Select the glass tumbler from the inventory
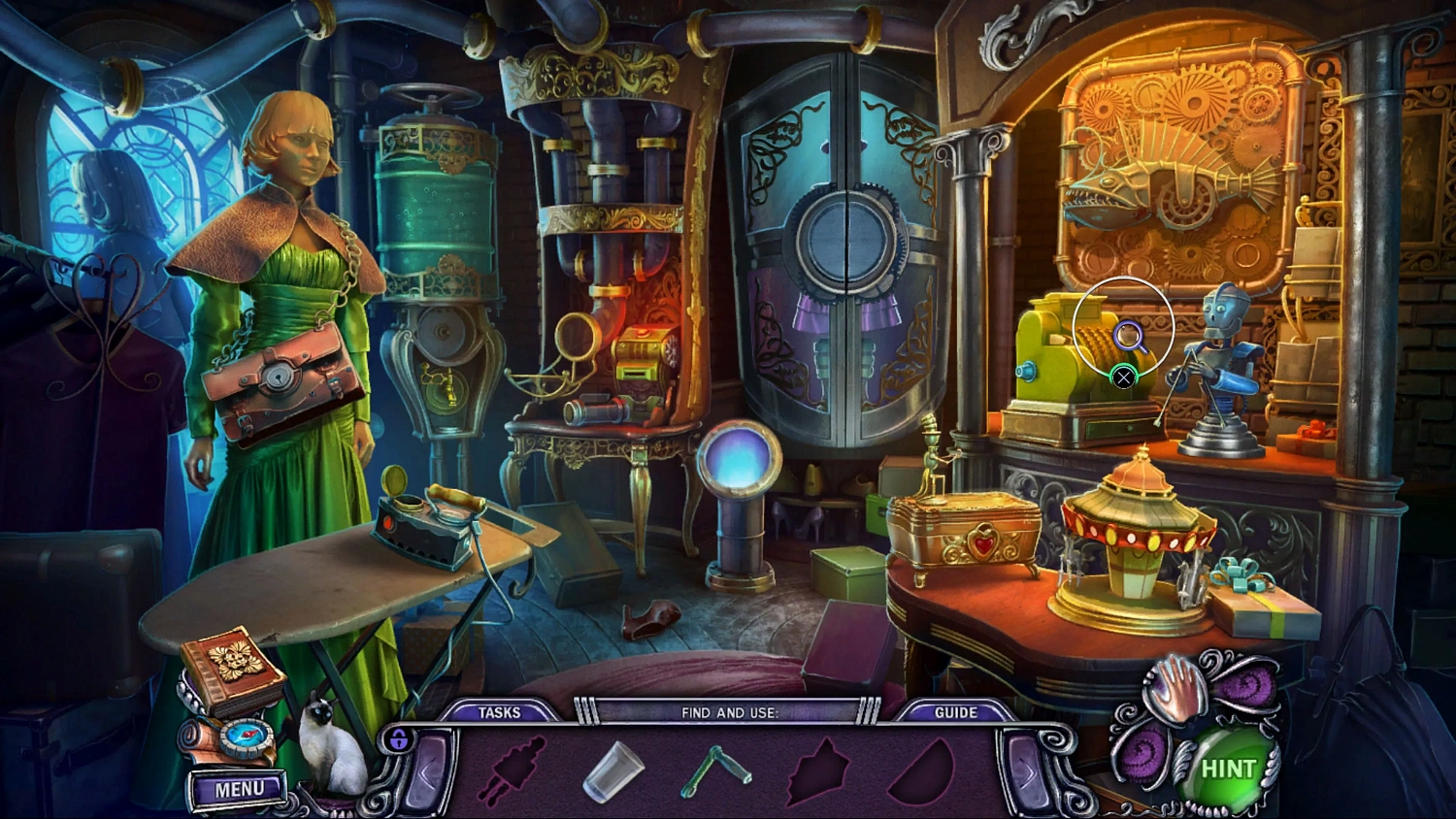 click(612, 771)
